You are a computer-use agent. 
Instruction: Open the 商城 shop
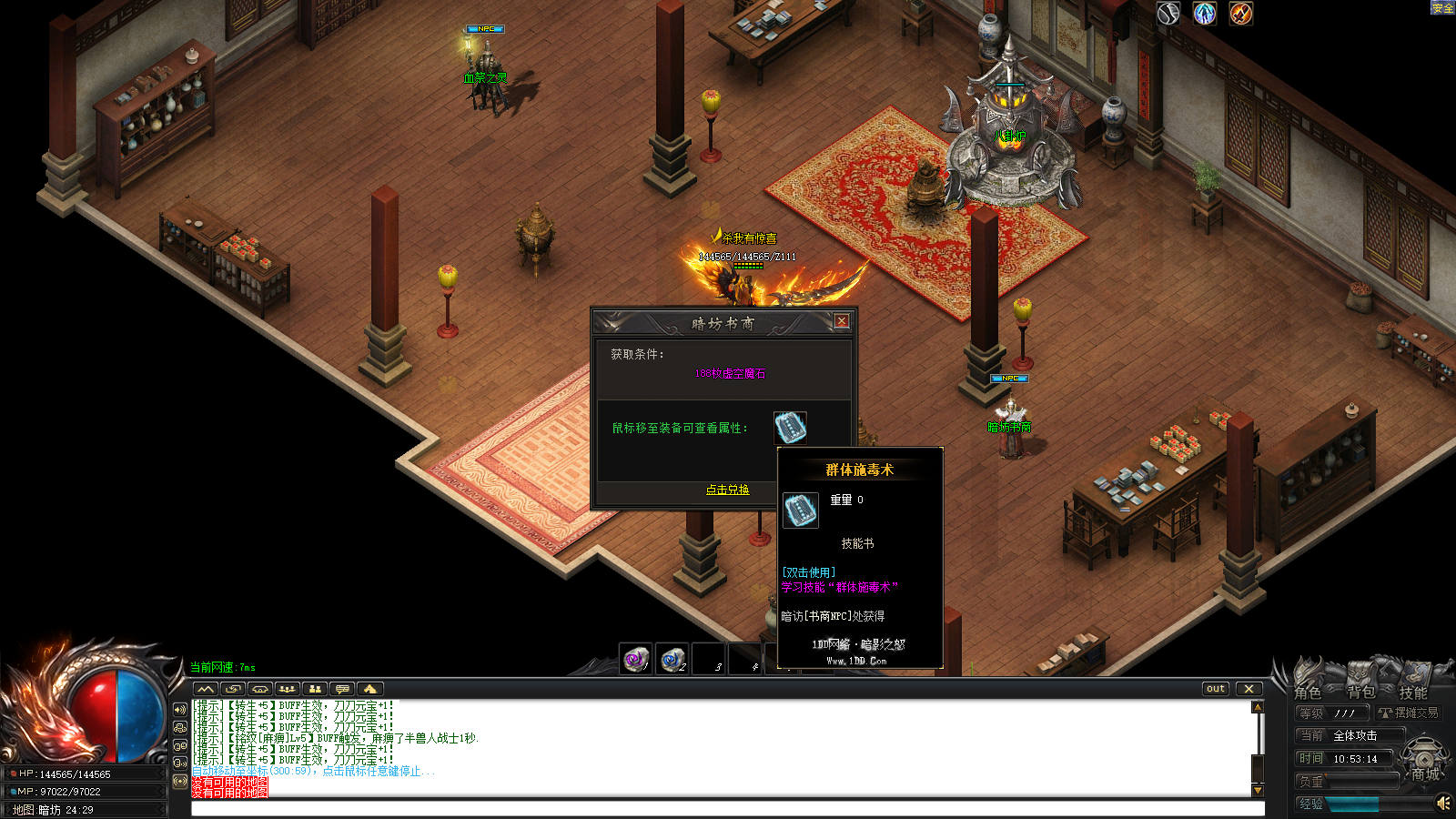point(1425,773)
